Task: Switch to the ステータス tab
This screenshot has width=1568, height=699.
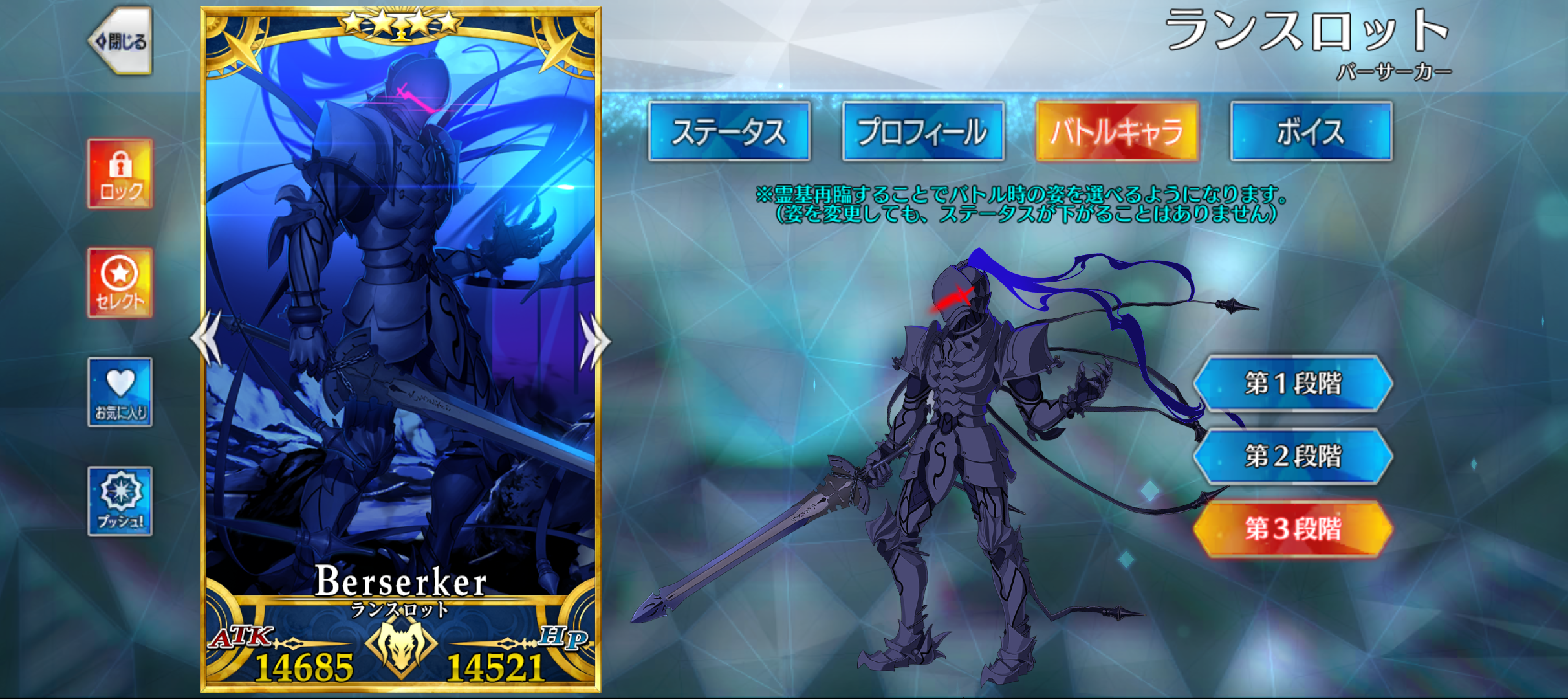Action: click(x=730, y=134)
